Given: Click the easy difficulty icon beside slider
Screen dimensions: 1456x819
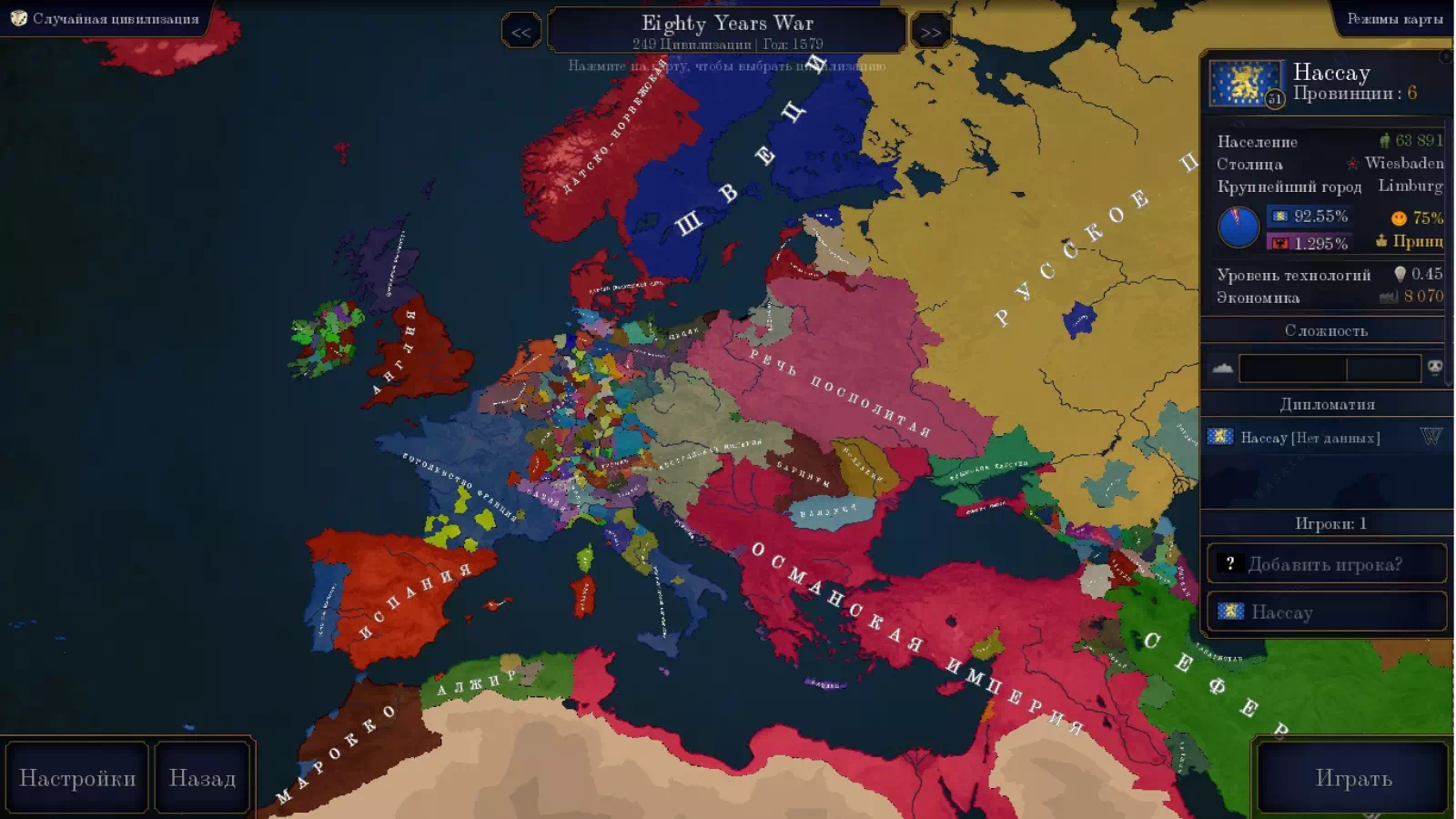Looking at the screenshot, I should click(1222, 369).
